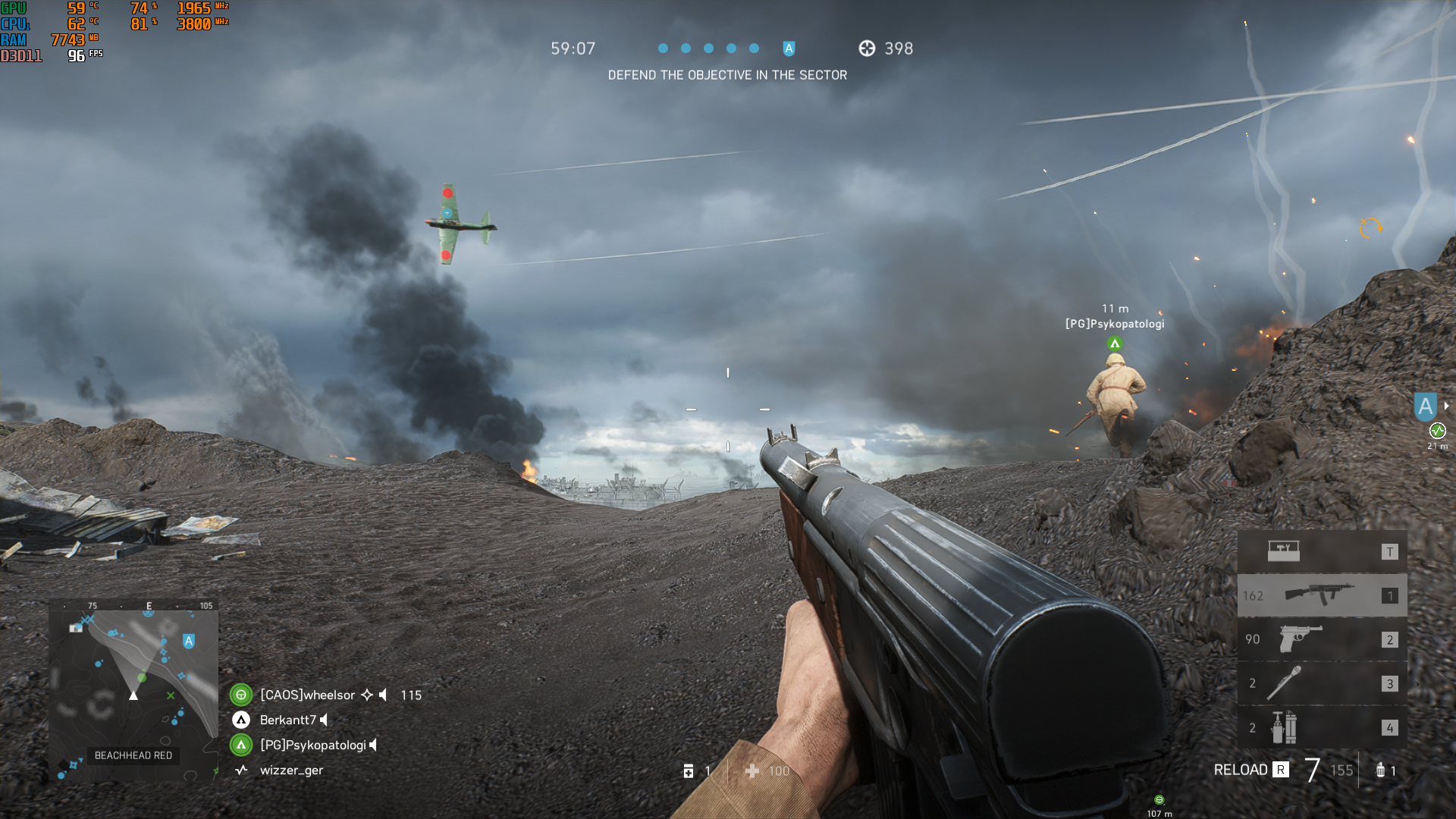Select the dynamite bundle gadget slot
The width and height of the screenshot is (1456, 819).
coord(1321,727)
